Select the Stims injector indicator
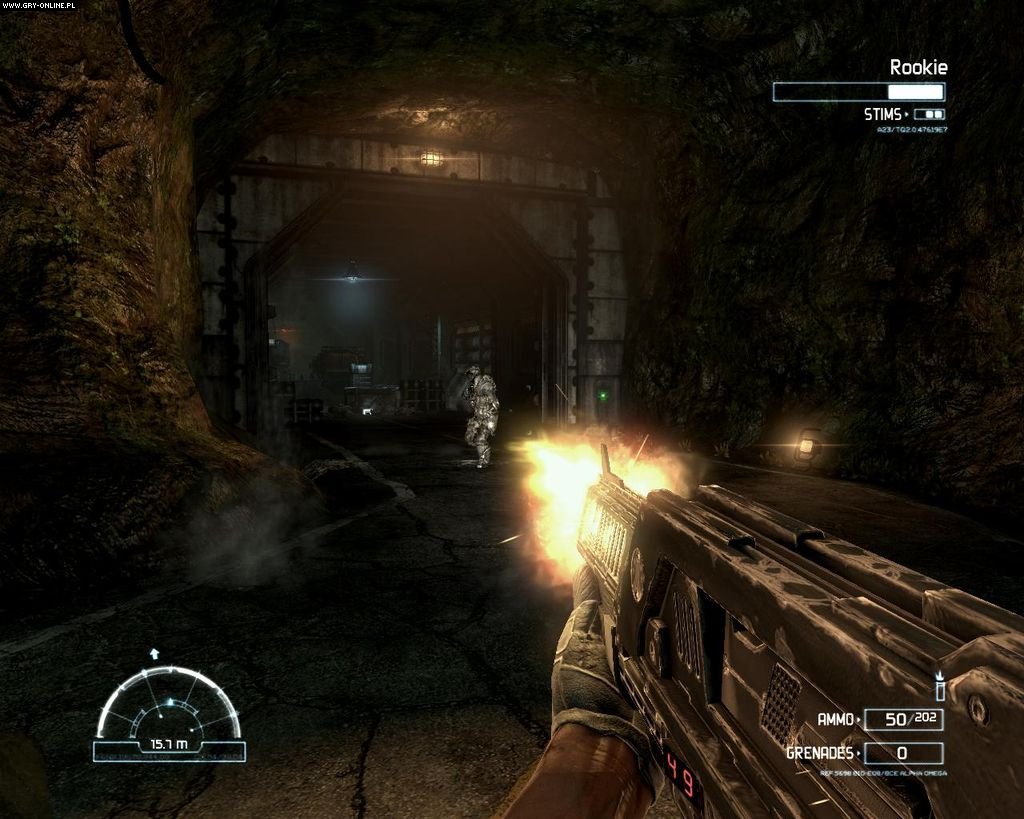The width and height of the screenshot is (1024, 819). pyautogui.click(x=928, y=115)
